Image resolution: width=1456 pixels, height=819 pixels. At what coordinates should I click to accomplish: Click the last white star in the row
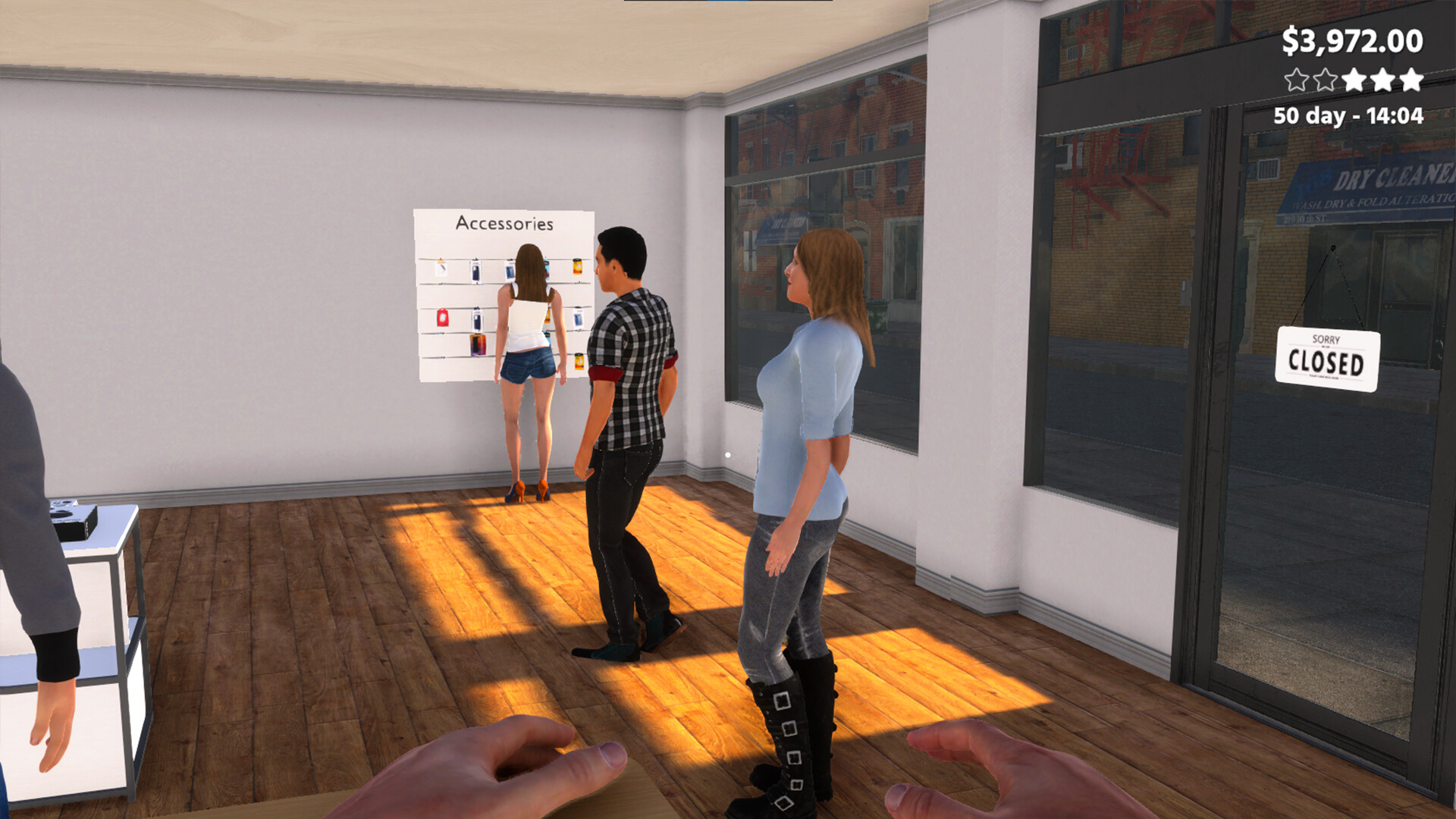pyautogui.click(x=1410, y=80)
